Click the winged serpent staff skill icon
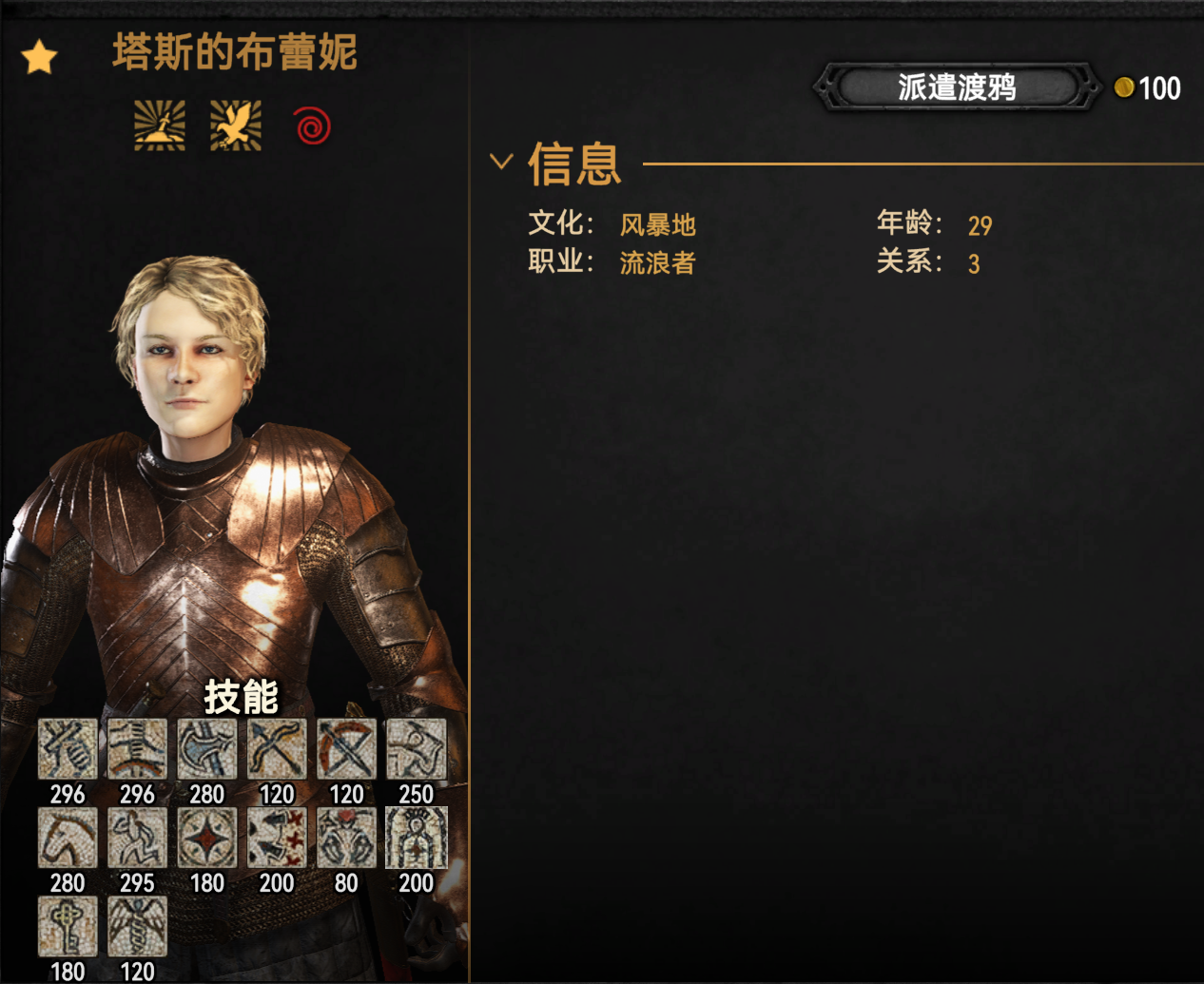1204x984 pixels. pyautogui.click(x=137, y=926)
